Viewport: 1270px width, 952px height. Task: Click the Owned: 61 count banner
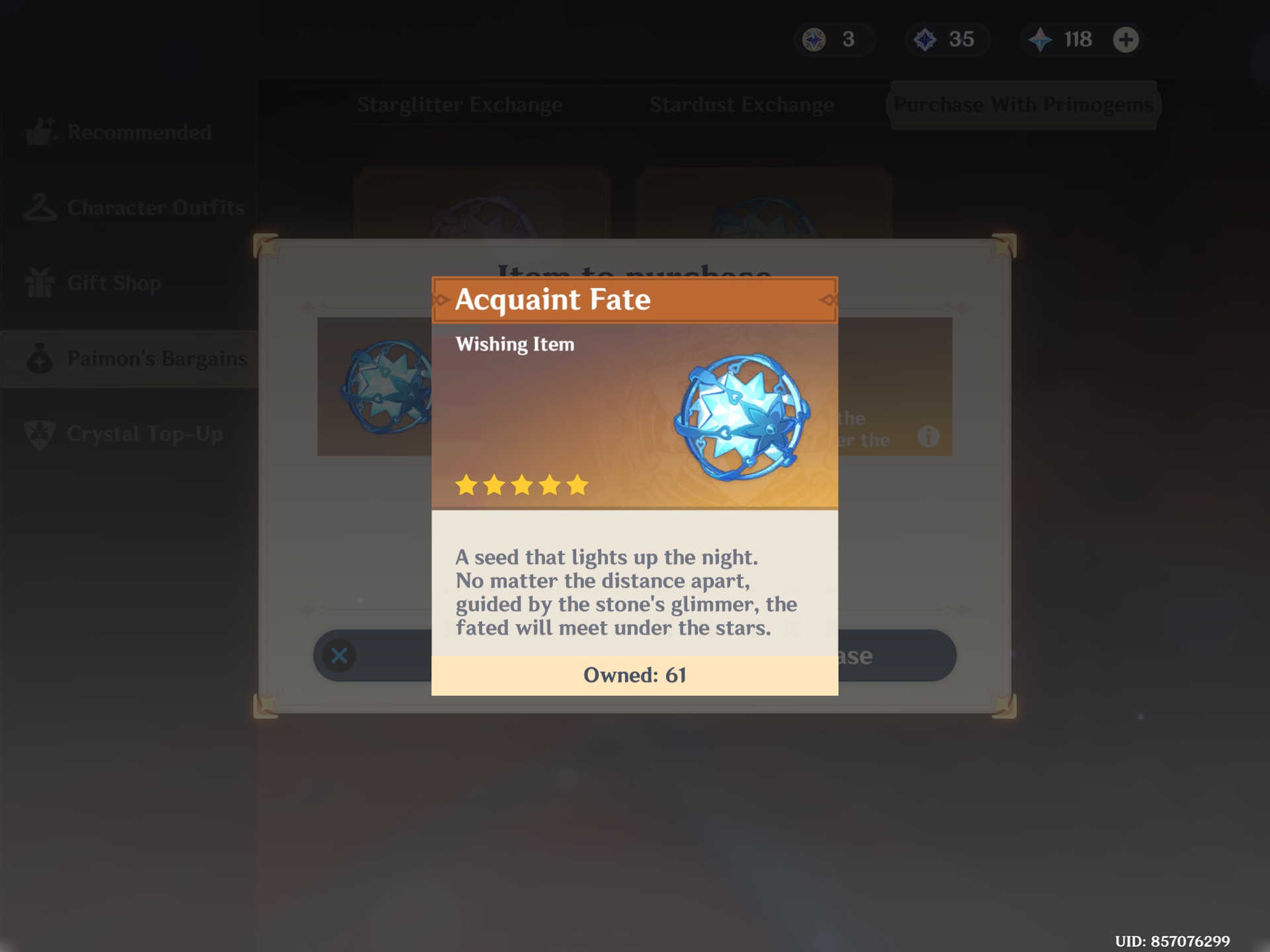pyautogui.click(x=634, y=675)
